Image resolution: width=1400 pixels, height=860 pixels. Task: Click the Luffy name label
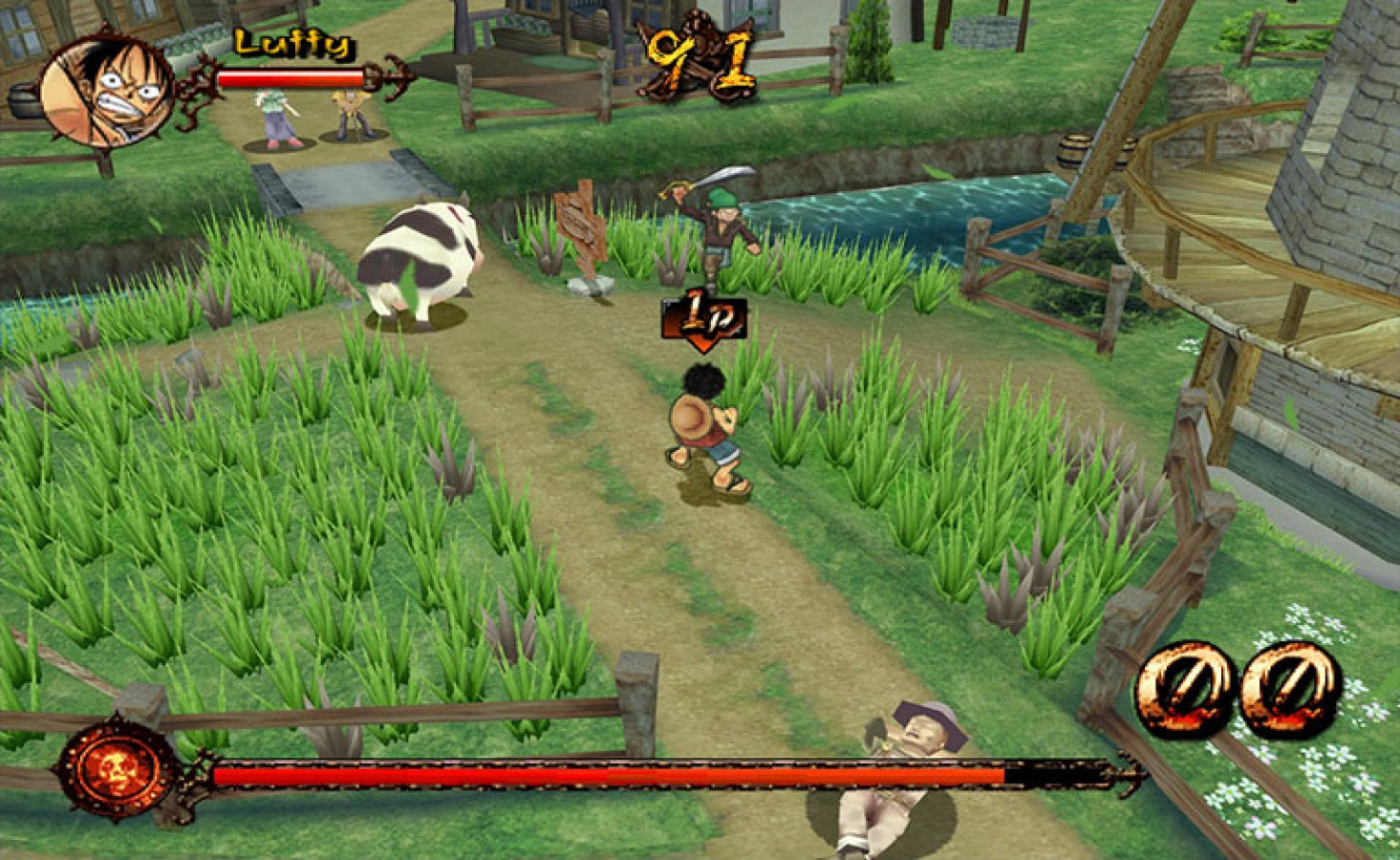pos(291,42)
